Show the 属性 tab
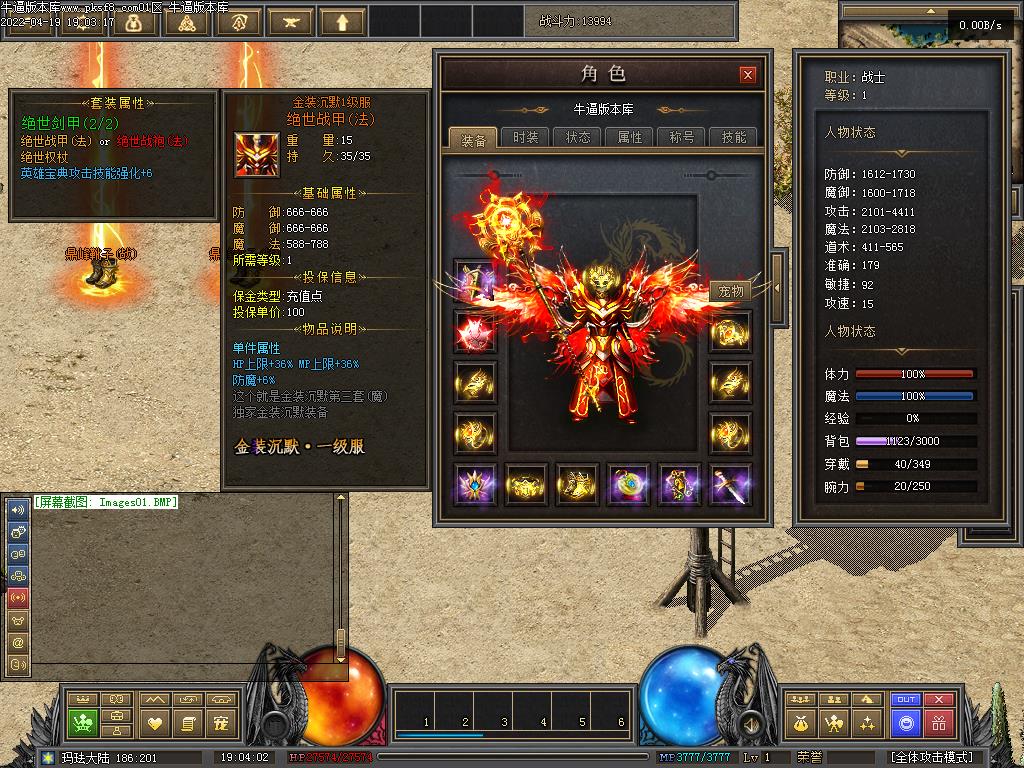This screenshot has height=768, width=1024. coord(630,137)
